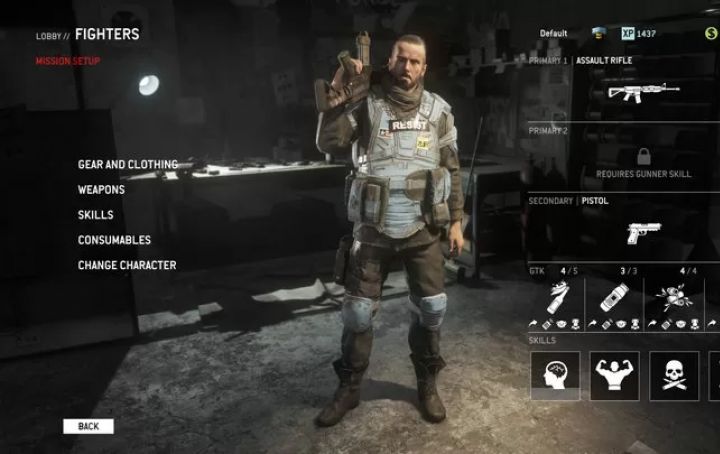This screenshot has width=720, height=454.
Task: Go back with the Back button
Action: 88,426
